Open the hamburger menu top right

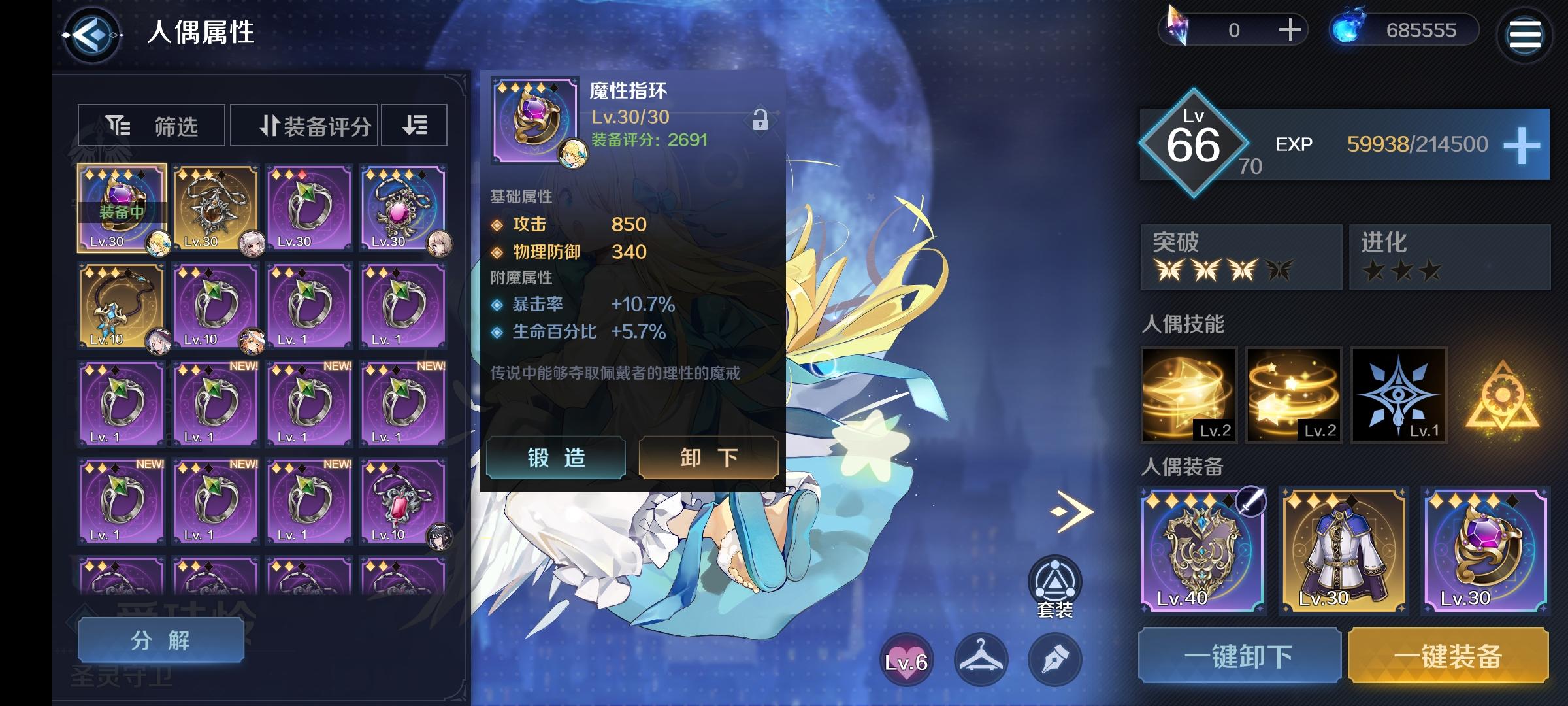tap(1525, 35)
